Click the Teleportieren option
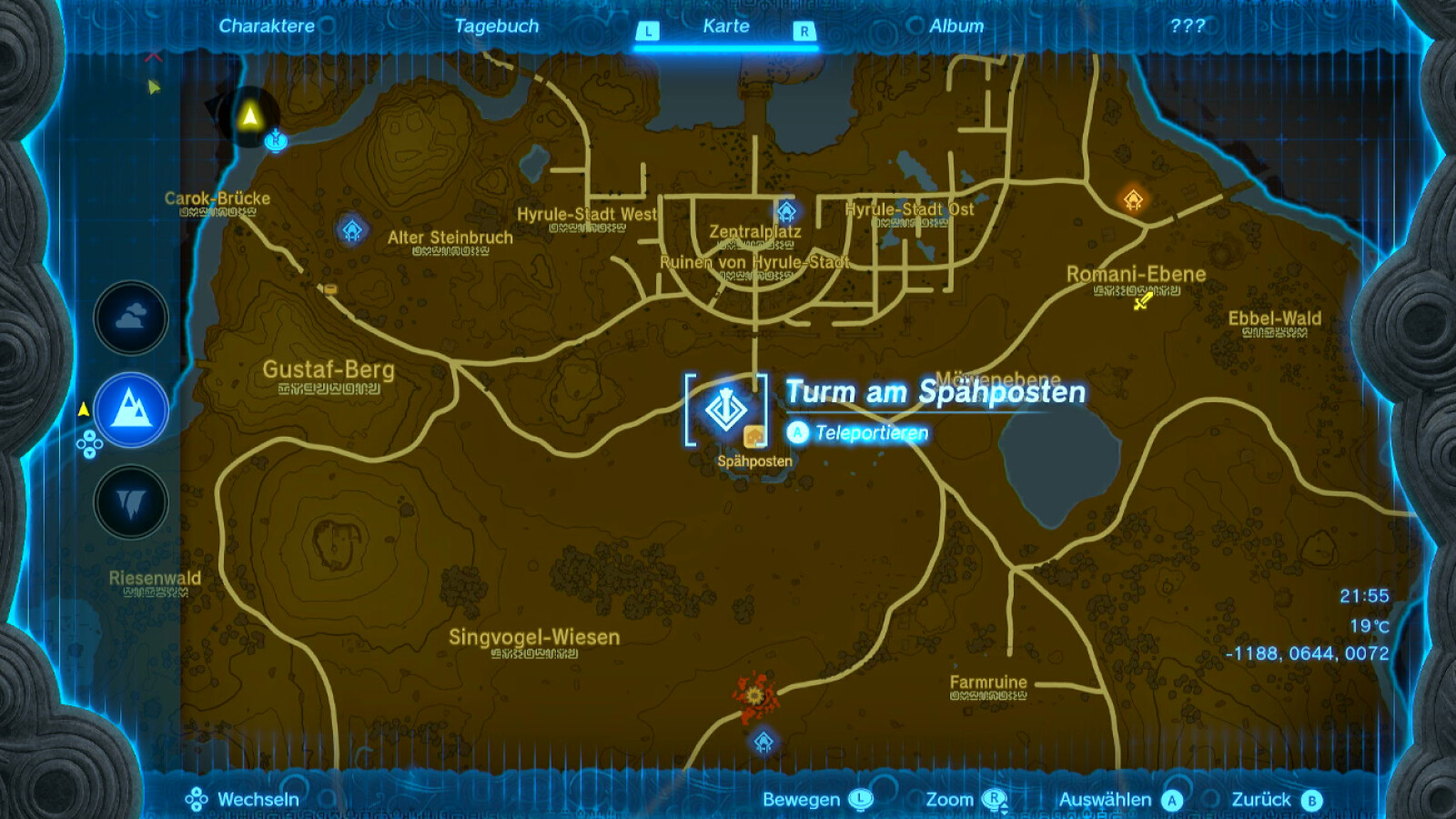1456x819 pixels. [871, 433]
